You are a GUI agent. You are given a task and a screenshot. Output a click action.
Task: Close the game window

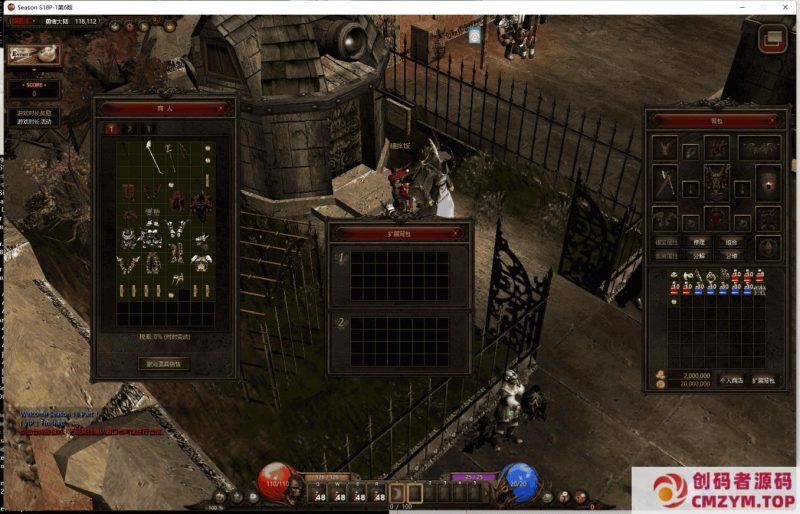pos(787,7)
